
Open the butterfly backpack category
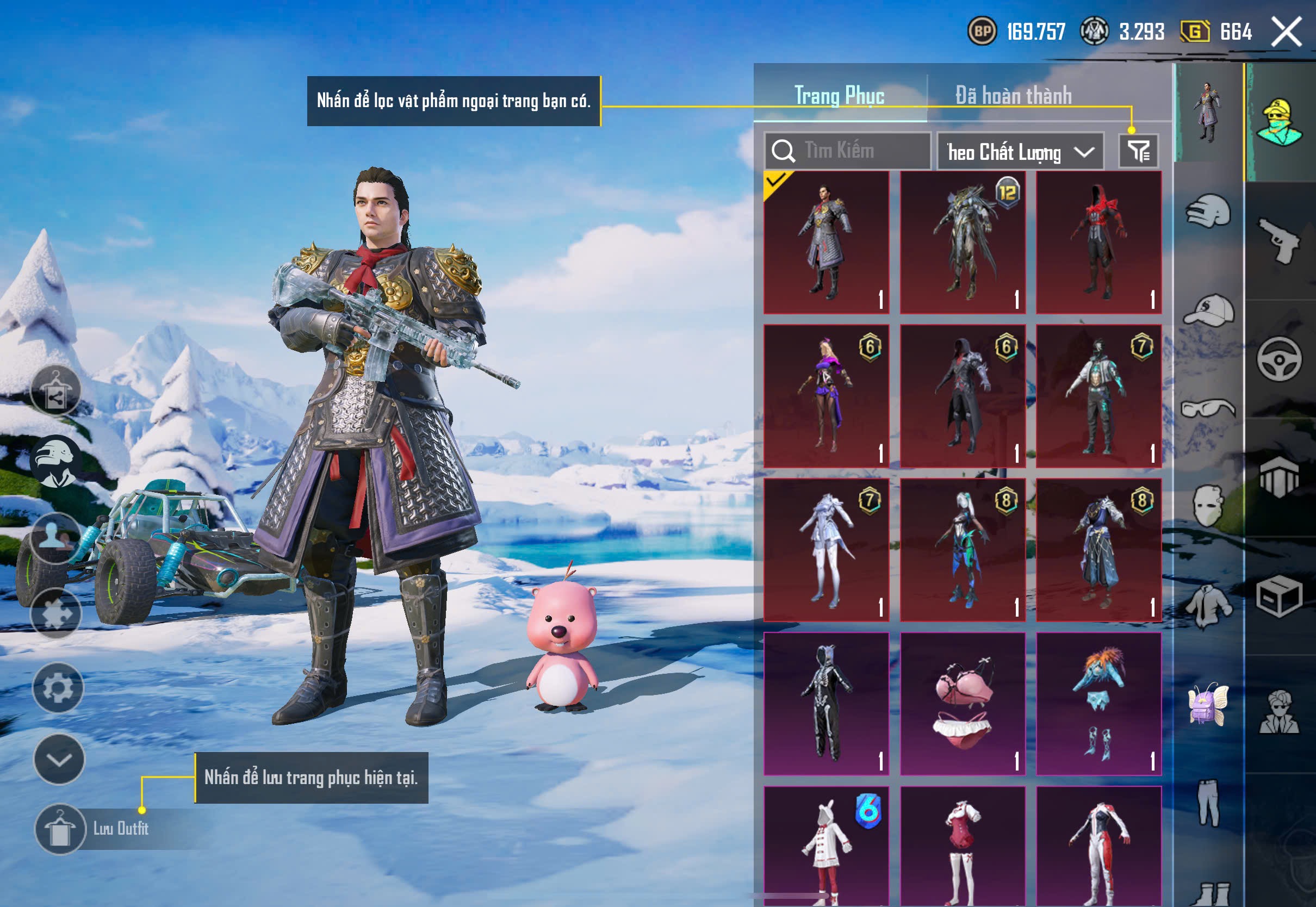(1208, 705)
